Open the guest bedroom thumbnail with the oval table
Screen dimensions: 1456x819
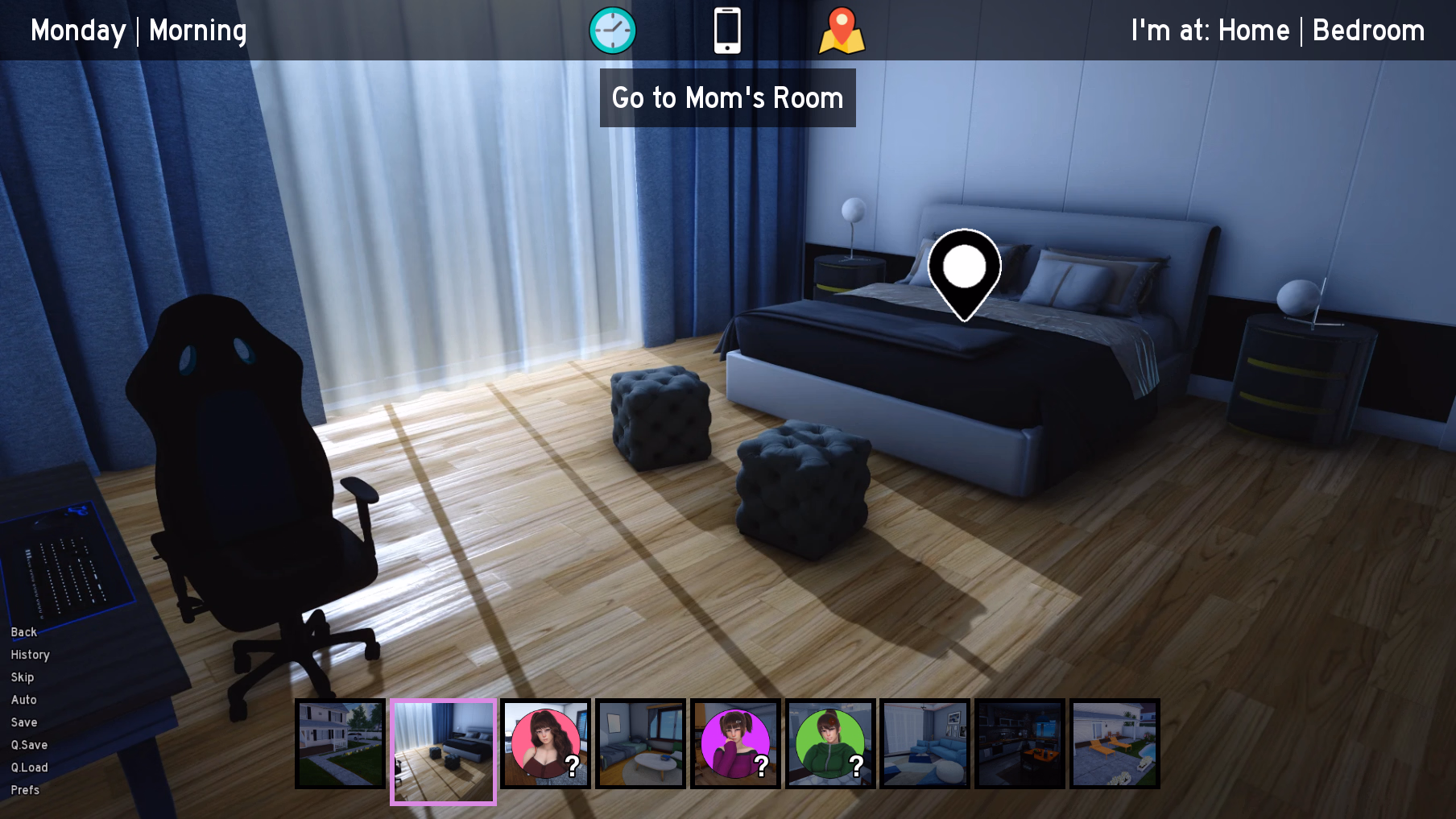click(x=640, y=743)
